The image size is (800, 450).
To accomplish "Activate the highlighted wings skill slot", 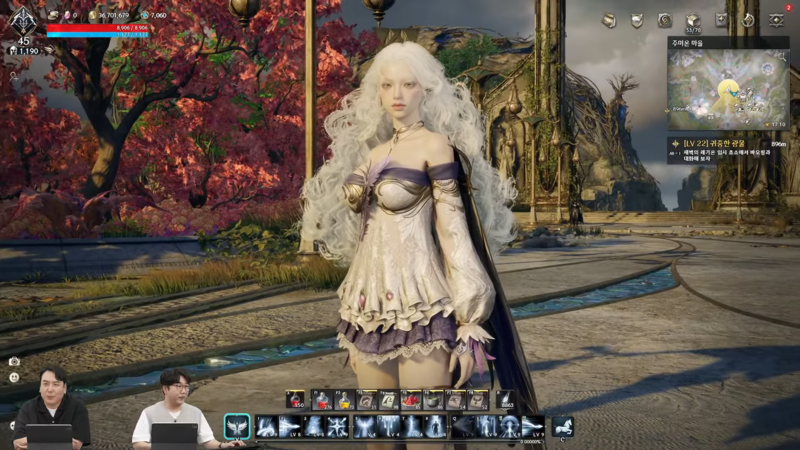I will pos(237,427).
